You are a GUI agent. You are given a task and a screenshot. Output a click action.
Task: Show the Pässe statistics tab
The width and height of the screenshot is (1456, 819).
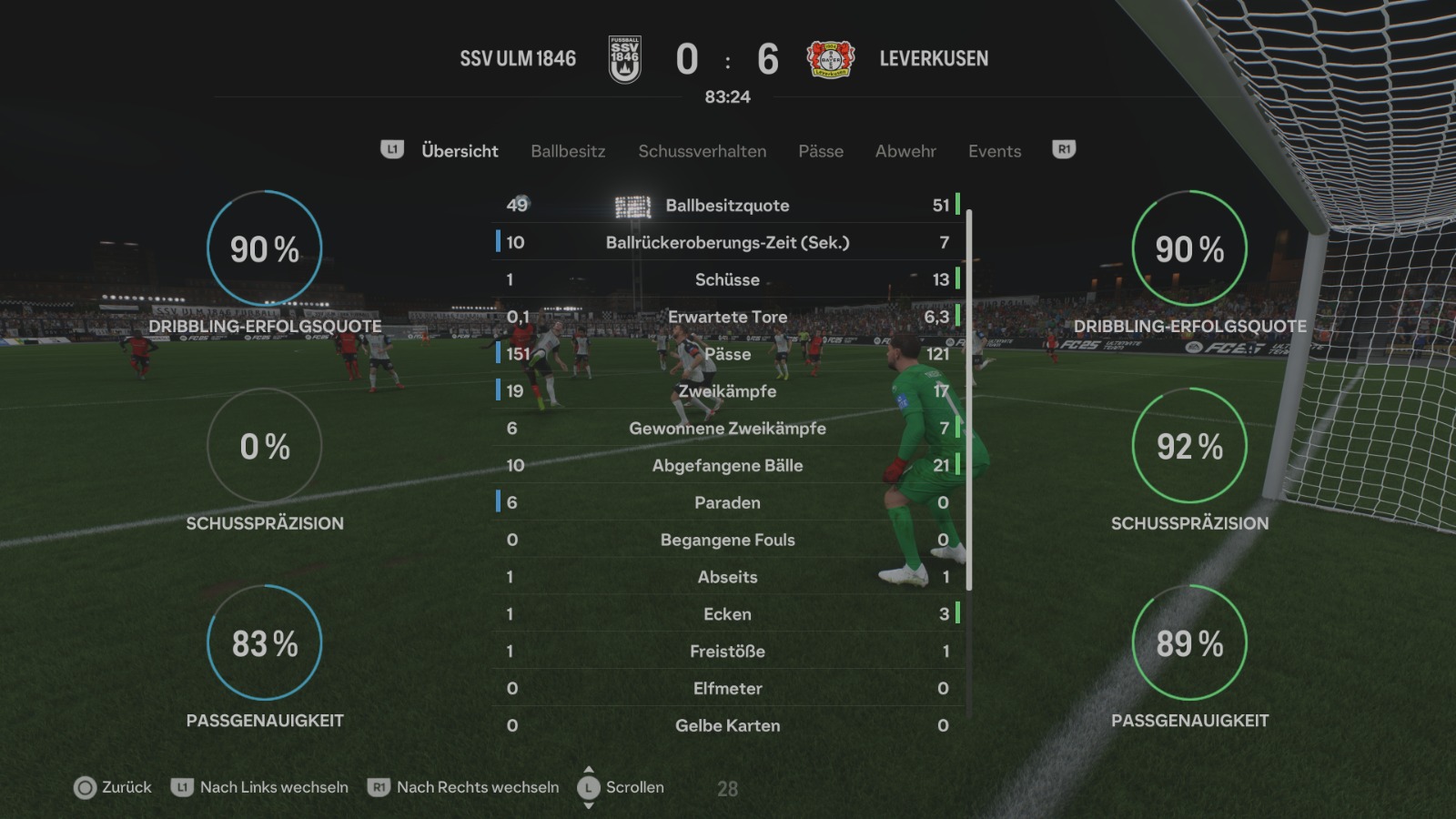(821, 151)
